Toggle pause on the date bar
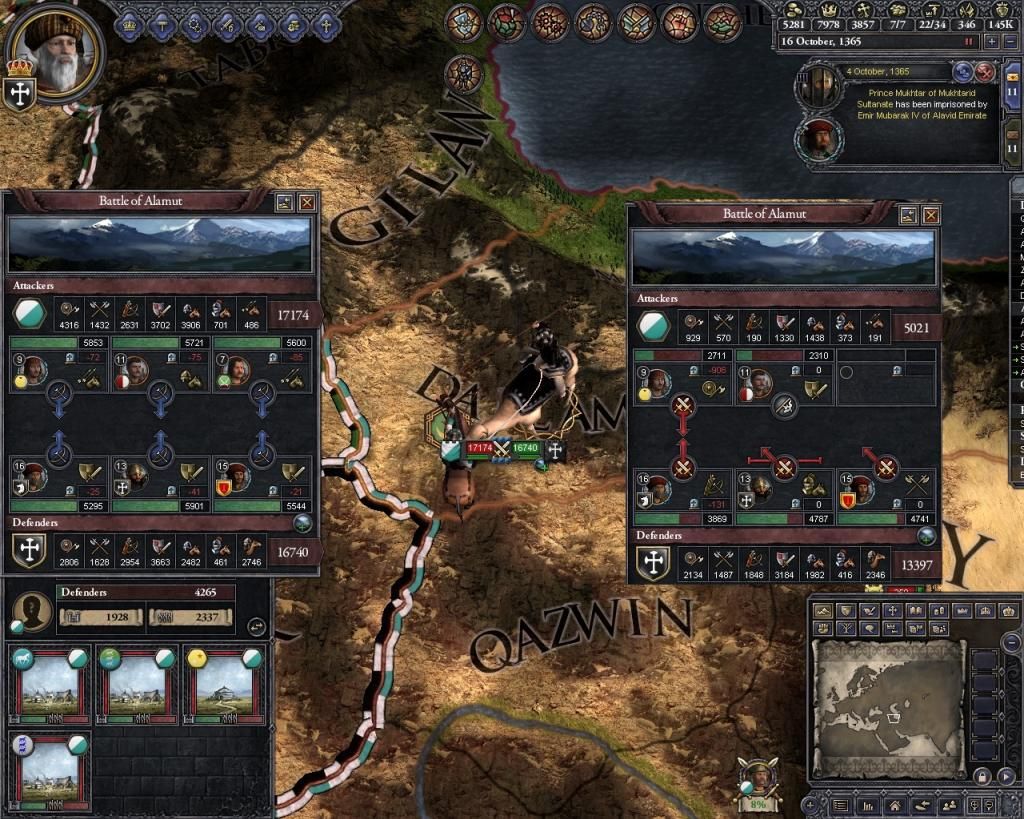1024x819 pixels. (x=968, y=42)
